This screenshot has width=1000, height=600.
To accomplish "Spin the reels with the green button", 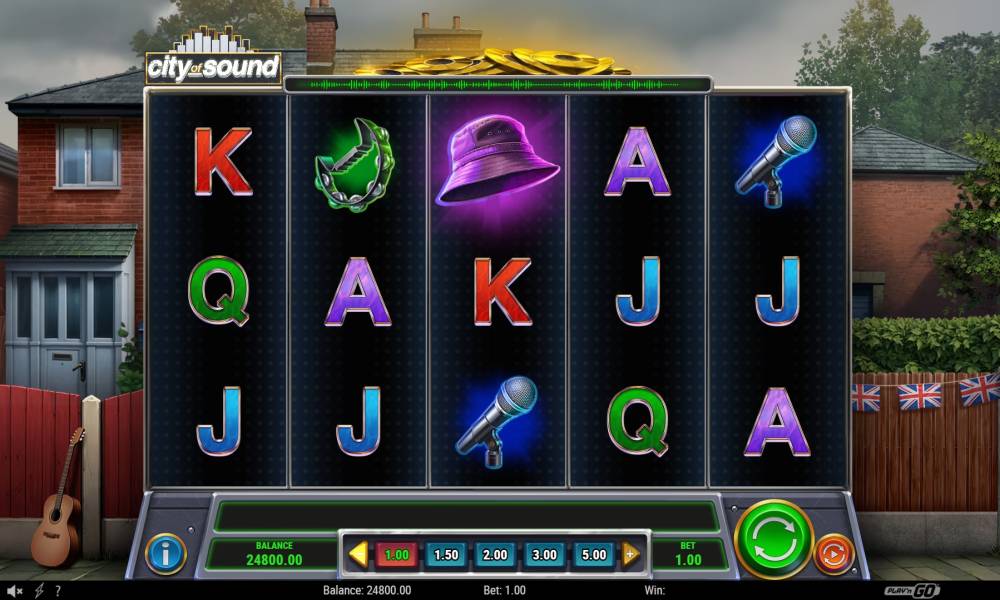I will pos(773,539).
